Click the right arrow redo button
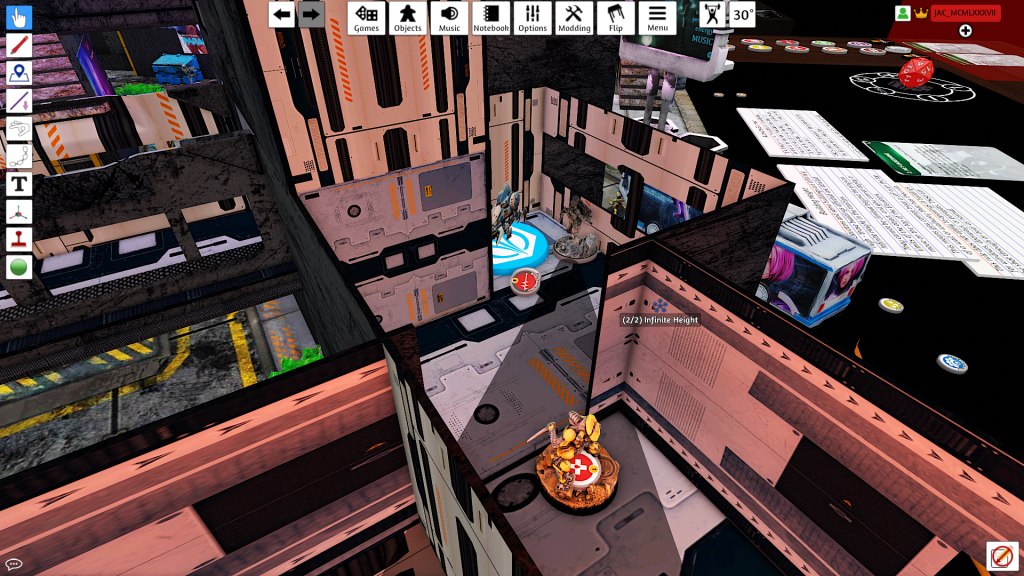This screenshot has height=576, width=1024. pos(311,14)
